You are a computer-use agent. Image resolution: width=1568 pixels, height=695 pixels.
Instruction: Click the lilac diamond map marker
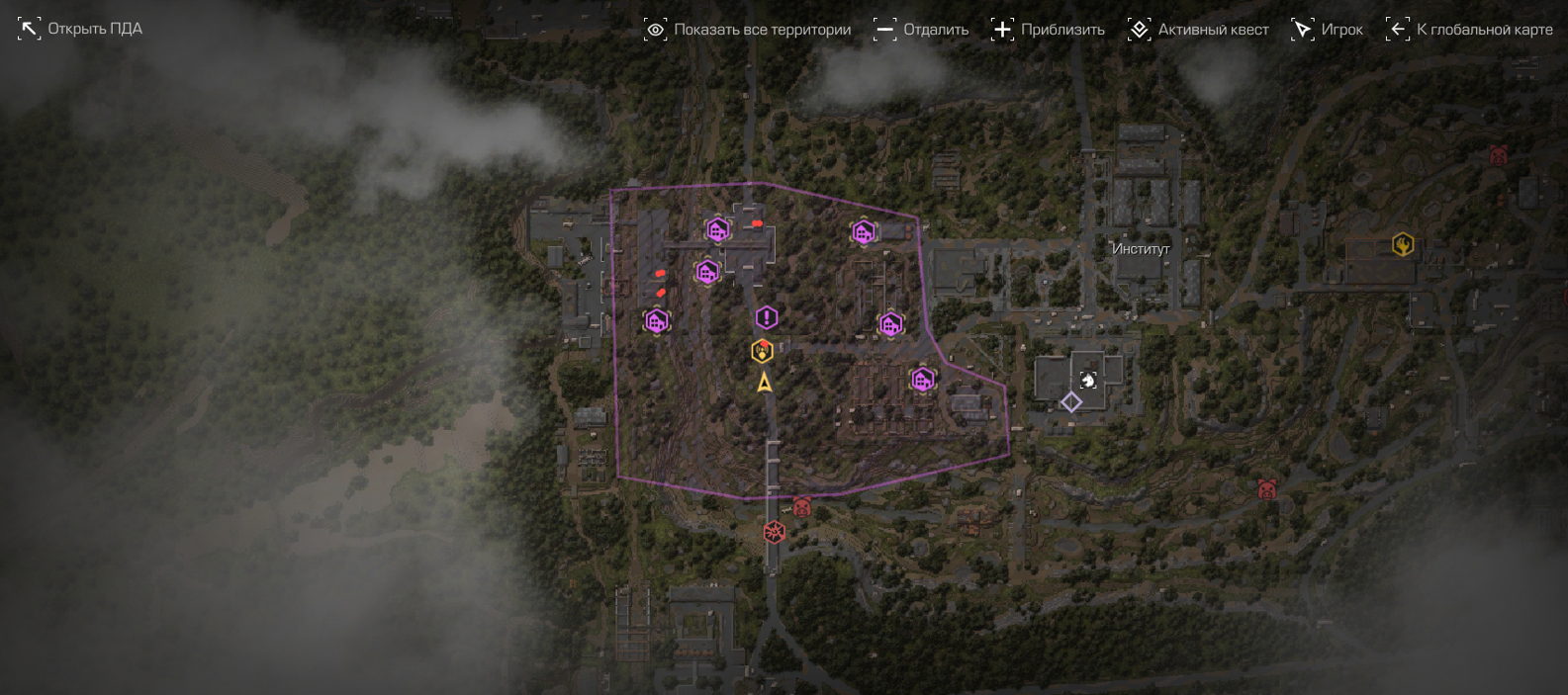(1070, 402)
